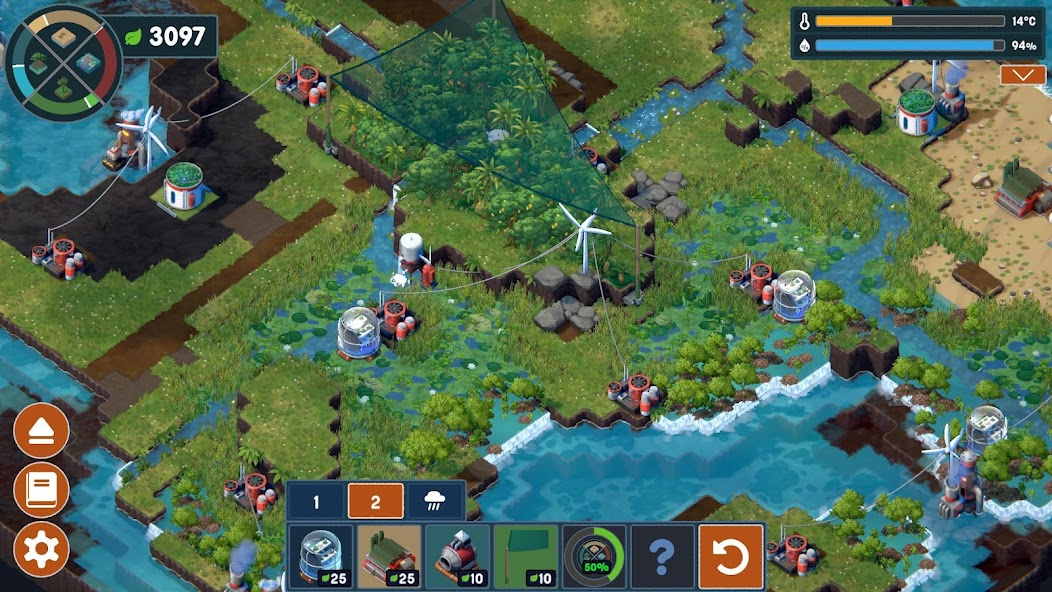Select the green flag tool
This screenshot has height=592, width=1052.
pyautogui.click(x=525, y=557)
